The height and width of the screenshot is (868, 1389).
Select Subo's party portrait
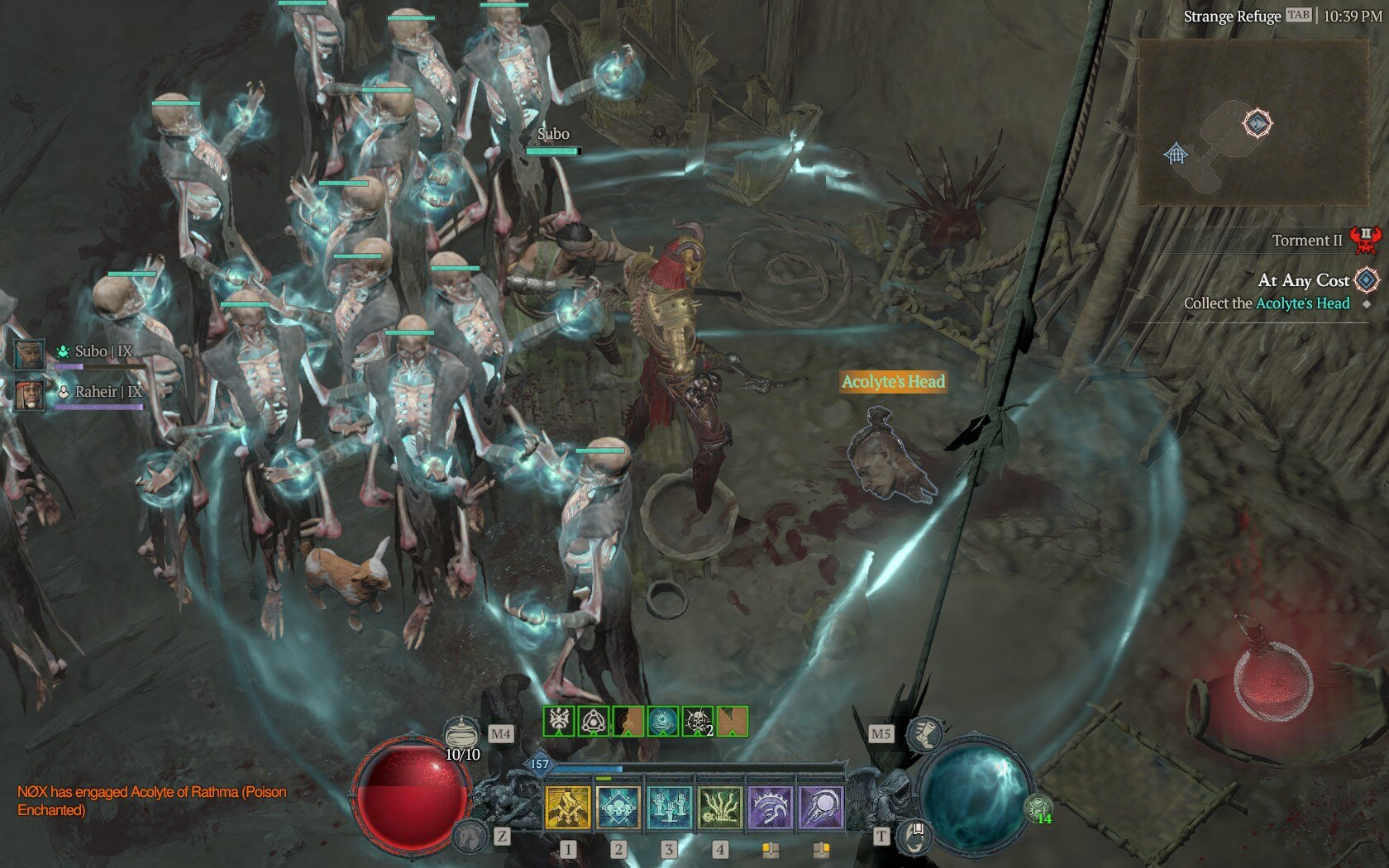point(30,354)
